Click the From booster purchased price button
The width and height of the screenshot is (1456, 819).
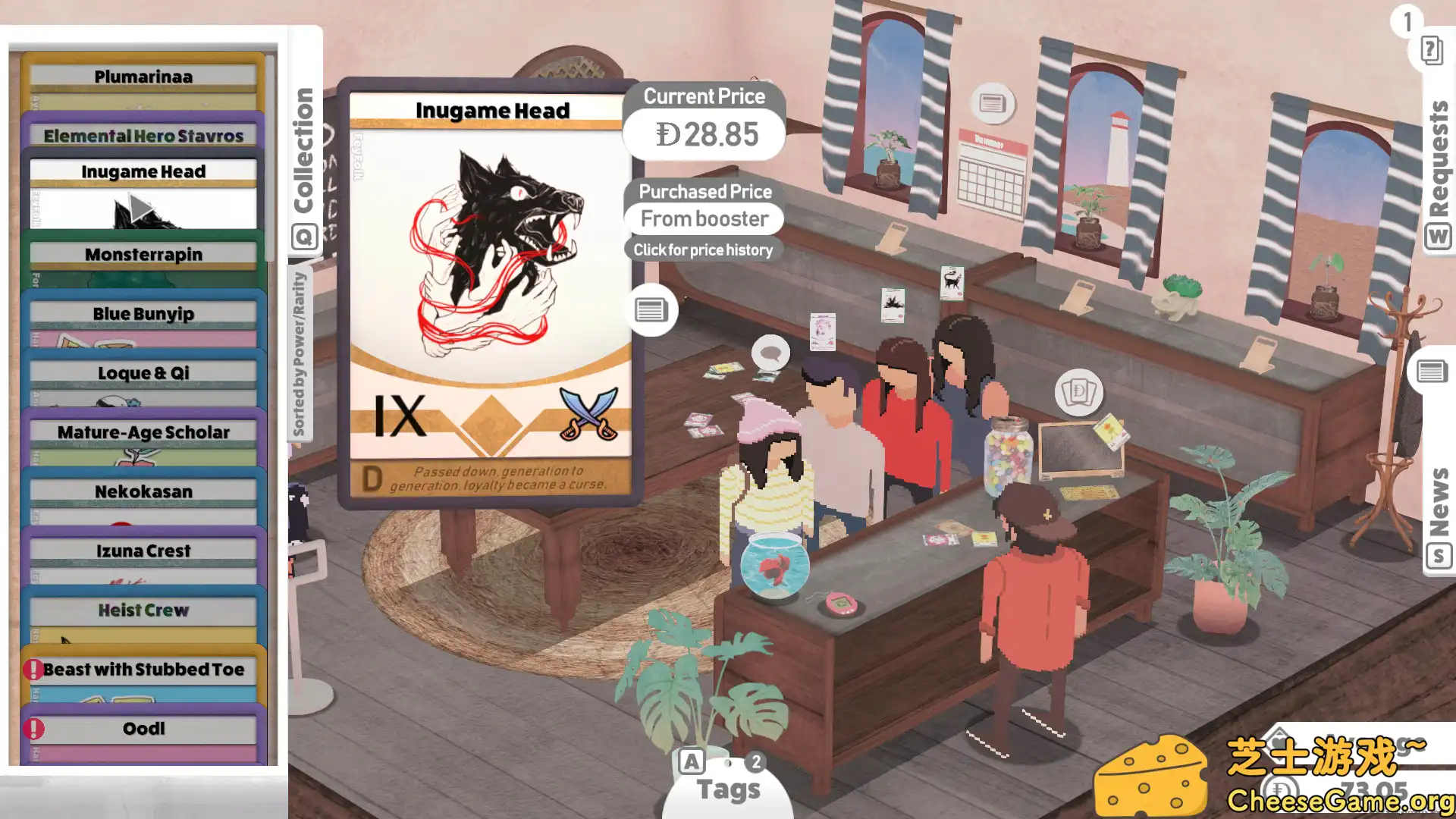click(x=704, y=218)
